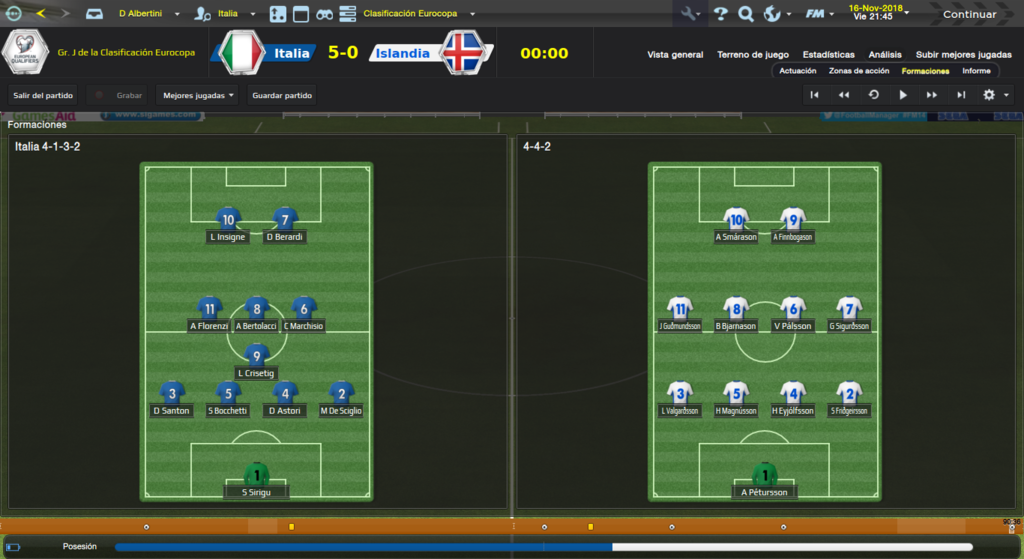Open the search magnifier in top bar
Image resolution: width=1024 pixels, height=559 pixels.
pyautogui.click(x=745, y=14)
